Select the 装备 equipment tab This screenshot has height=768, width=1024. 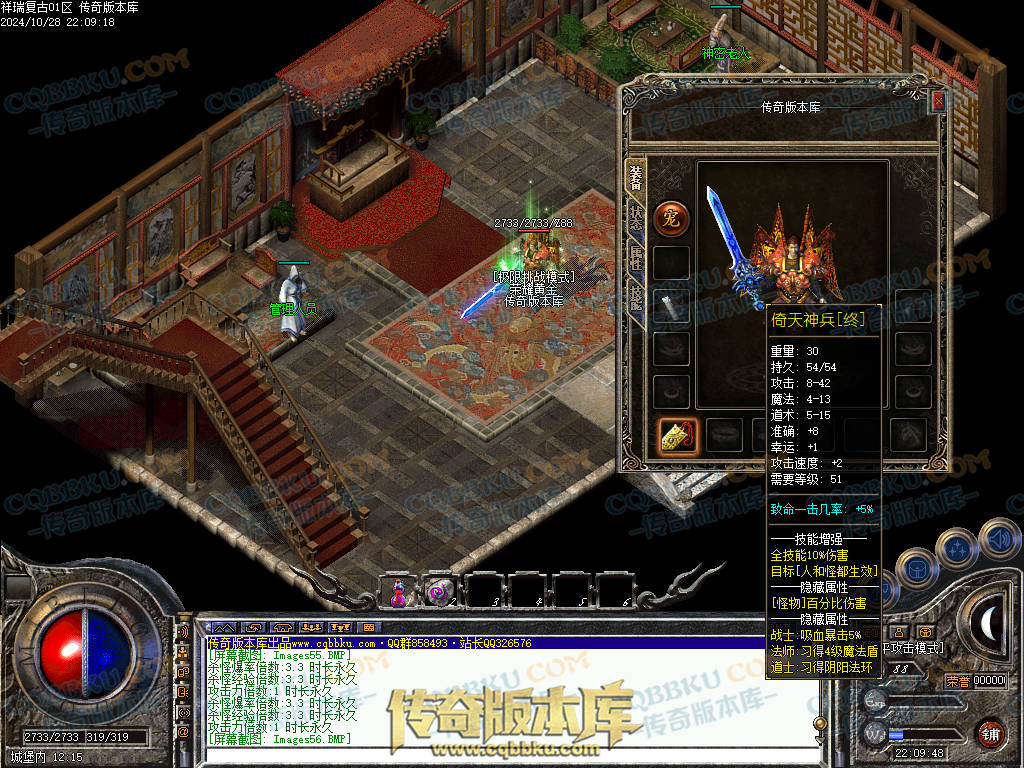tap(636, 176)
